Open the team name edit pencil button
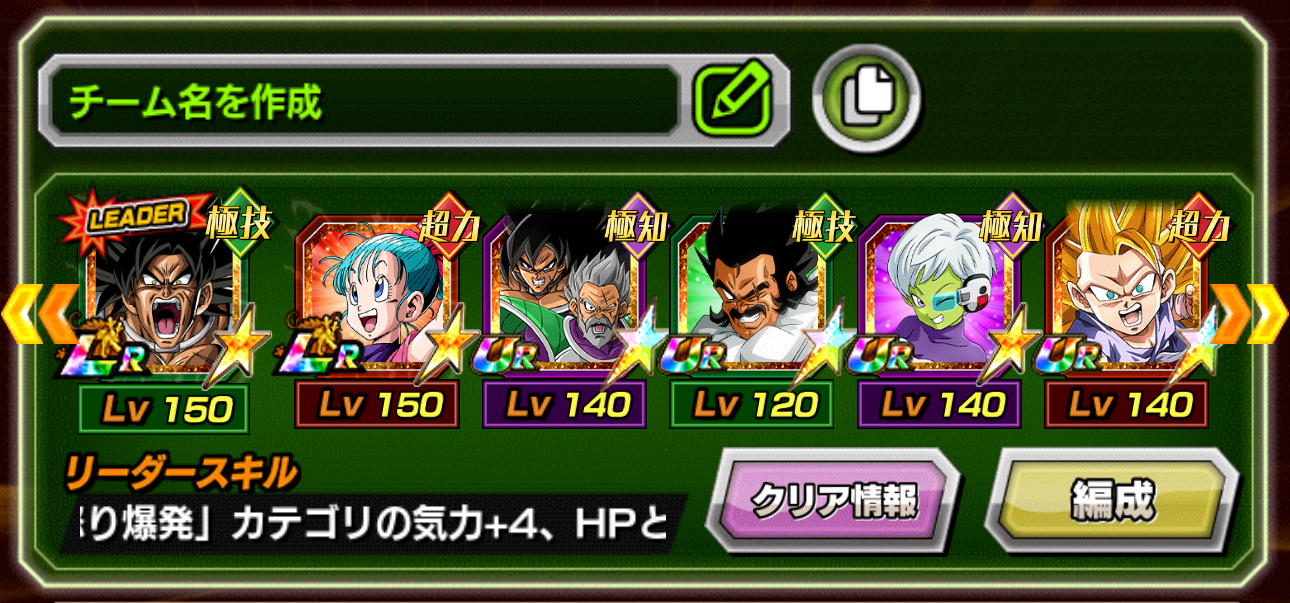The width and height of the screenshot is (1290, 603). click(733, 101)
